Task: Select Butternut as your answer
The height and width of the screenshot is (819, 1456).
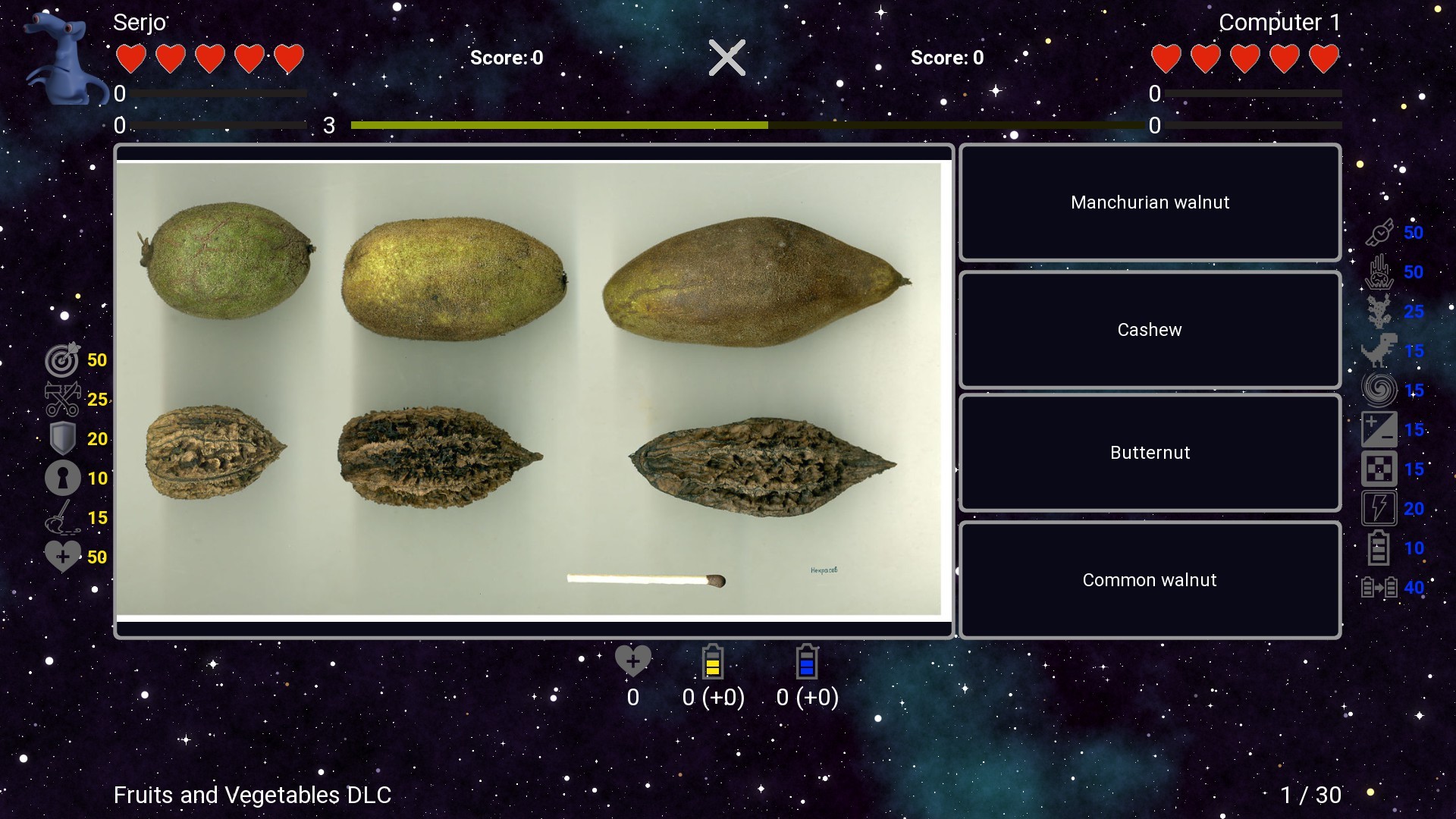Action: tap(1150, 452)
